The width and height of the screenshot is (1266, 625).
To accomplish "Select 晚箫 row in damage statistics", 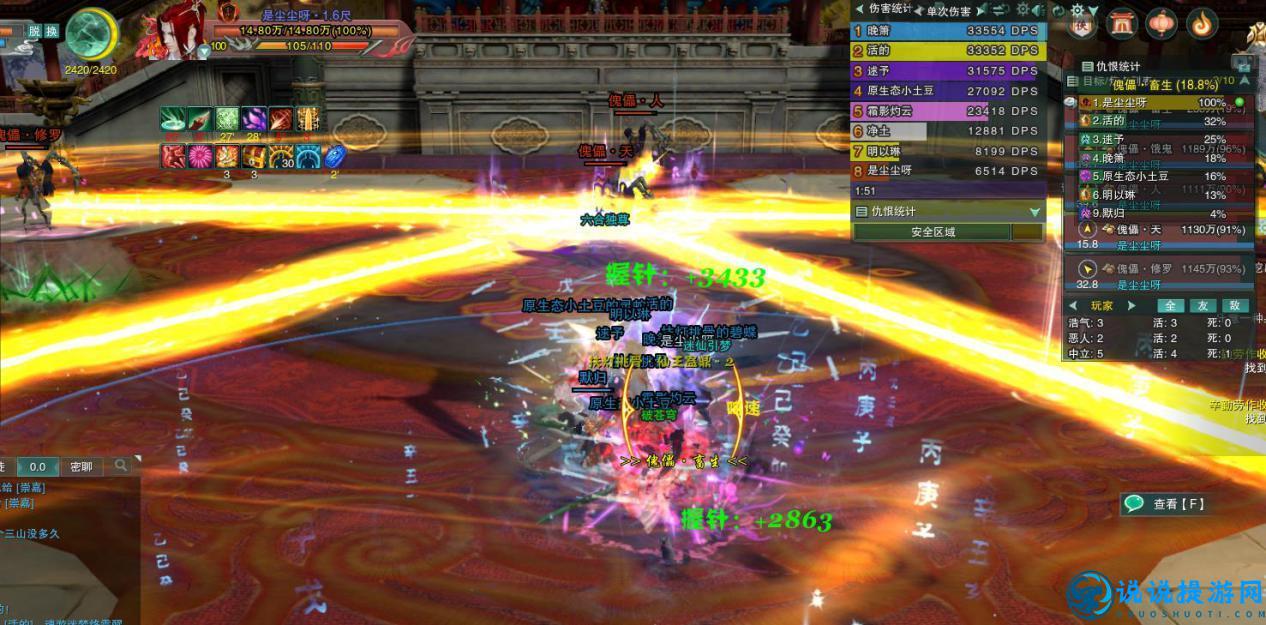I will (946, 31).
